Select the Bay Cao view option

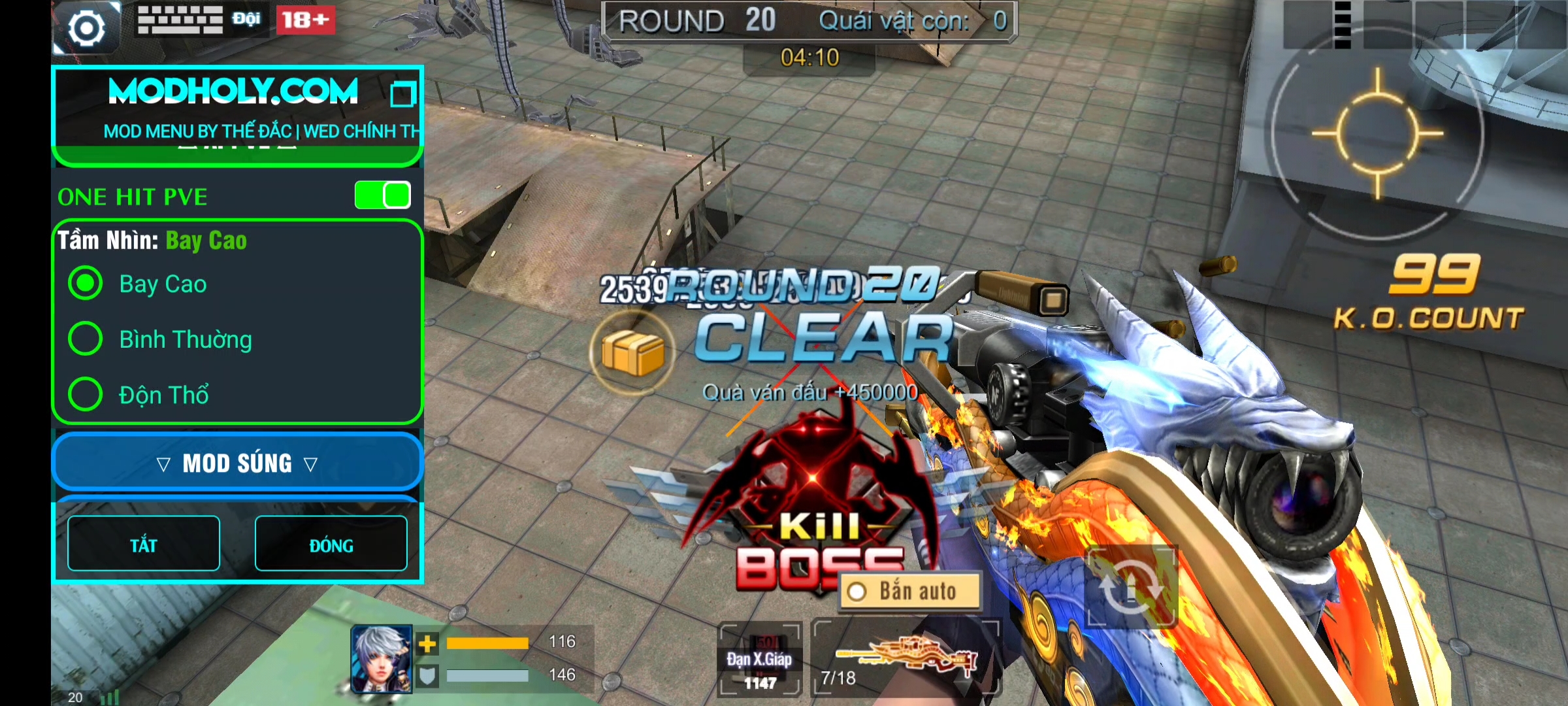[86, 284]
